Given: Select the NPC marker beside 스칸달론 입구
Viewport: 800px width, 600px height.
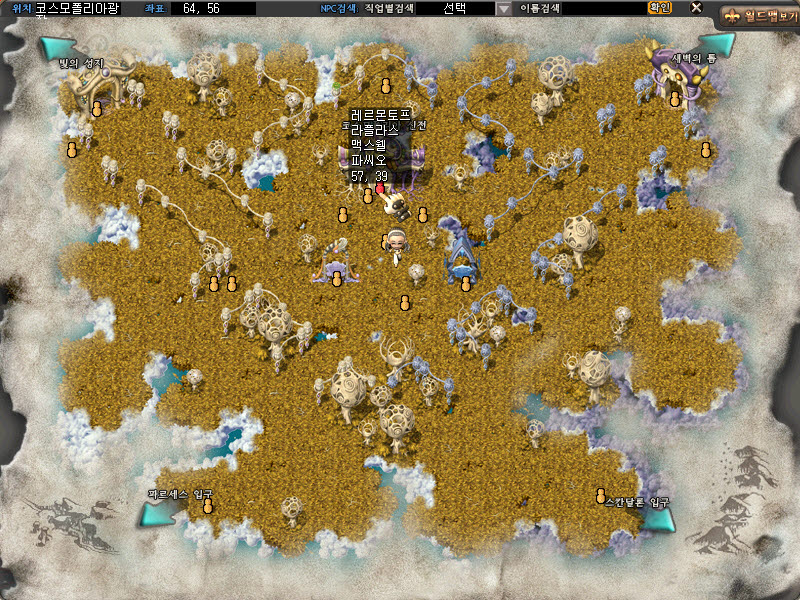Looking at the screenshot, I should (x=601, y=496).
